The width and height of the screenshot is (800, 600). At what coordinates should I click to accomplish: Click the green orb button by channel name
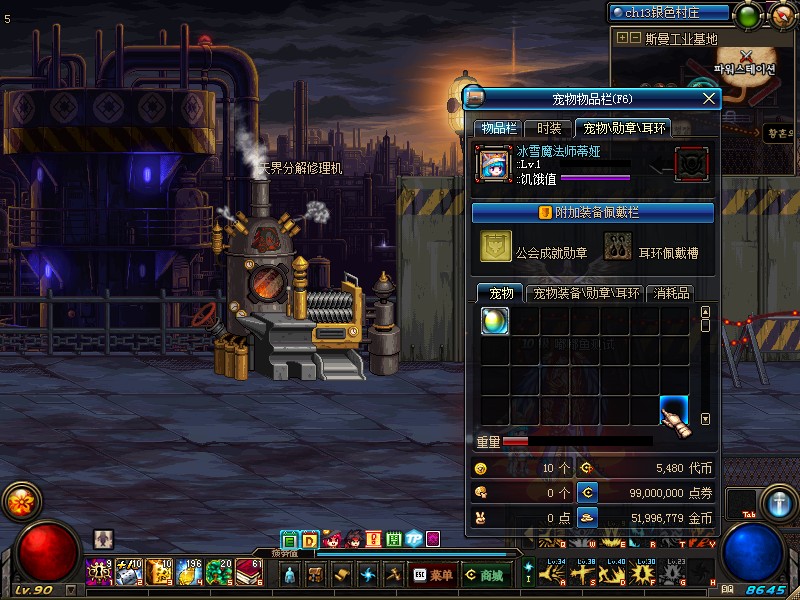point(747,15)
